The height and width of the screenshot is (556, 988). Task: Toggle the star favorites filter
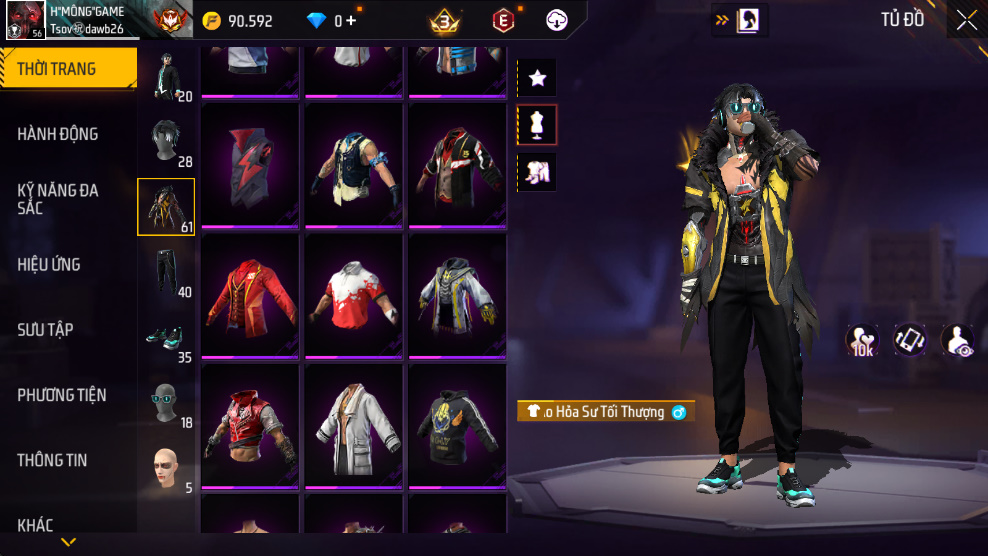(x=537, y=77)
